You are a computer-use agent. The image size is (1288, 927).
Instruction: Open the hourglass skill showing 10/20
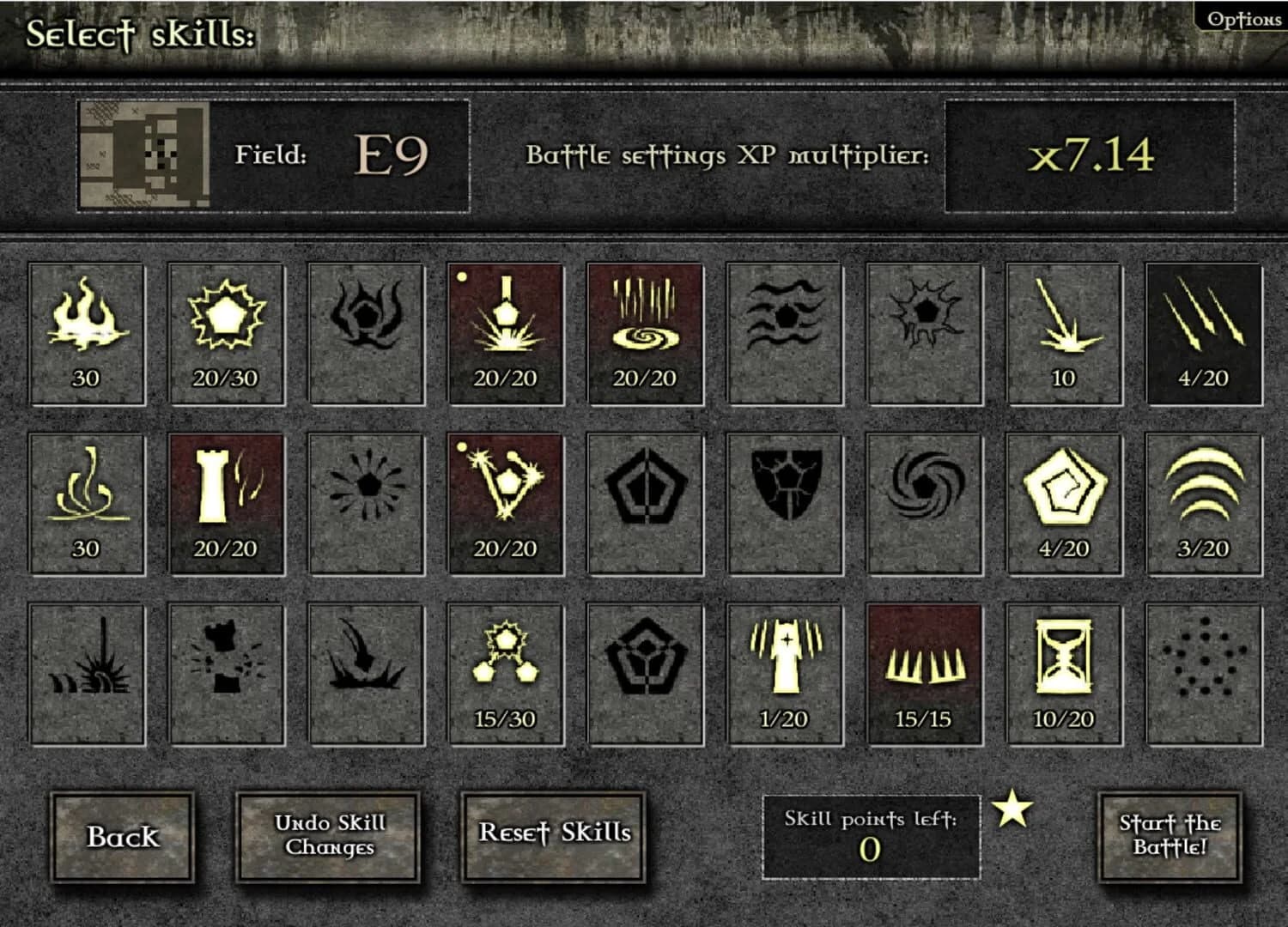coord(1063,671)
